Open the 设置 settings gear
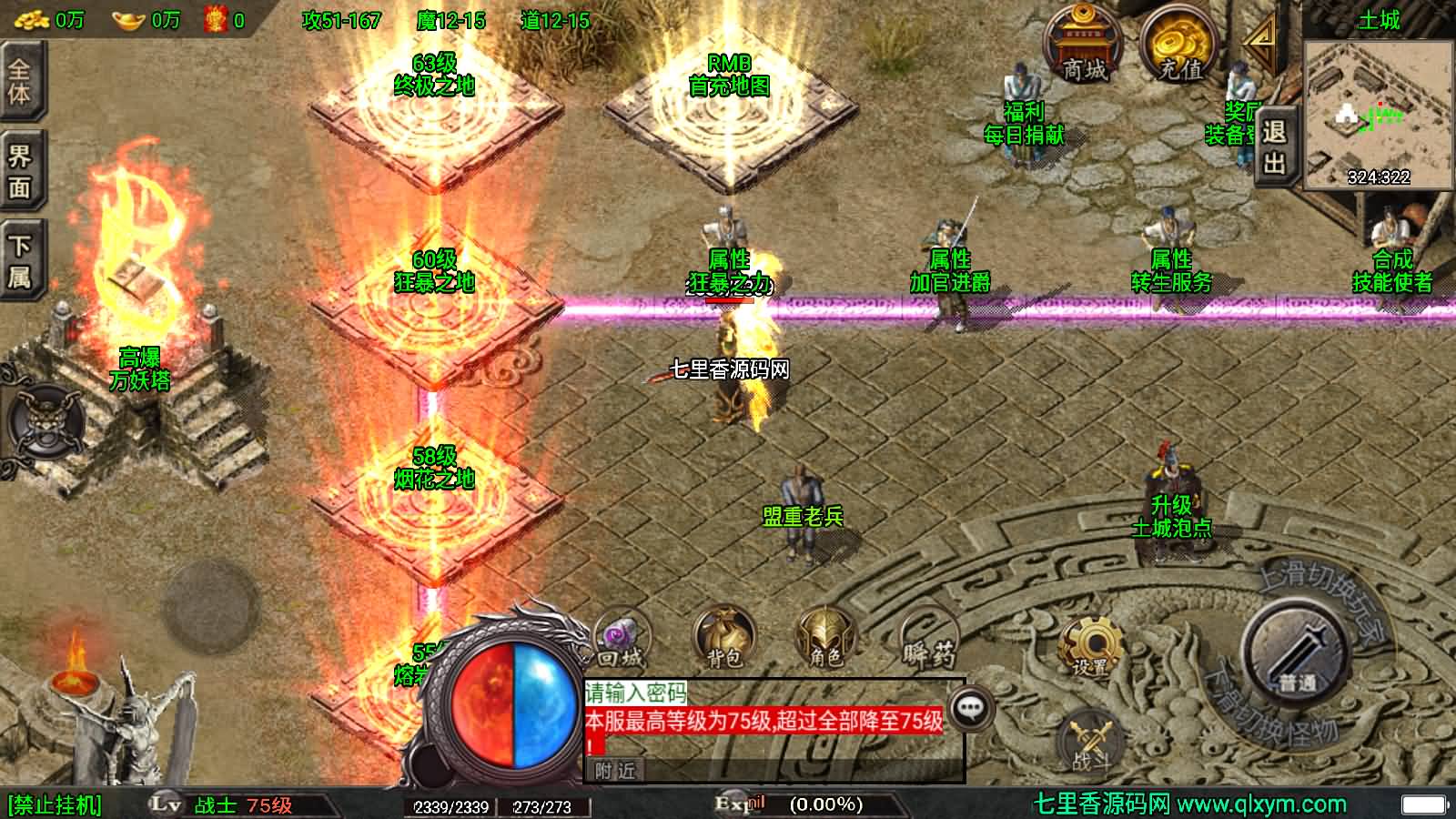 (x=1089, y=648)
